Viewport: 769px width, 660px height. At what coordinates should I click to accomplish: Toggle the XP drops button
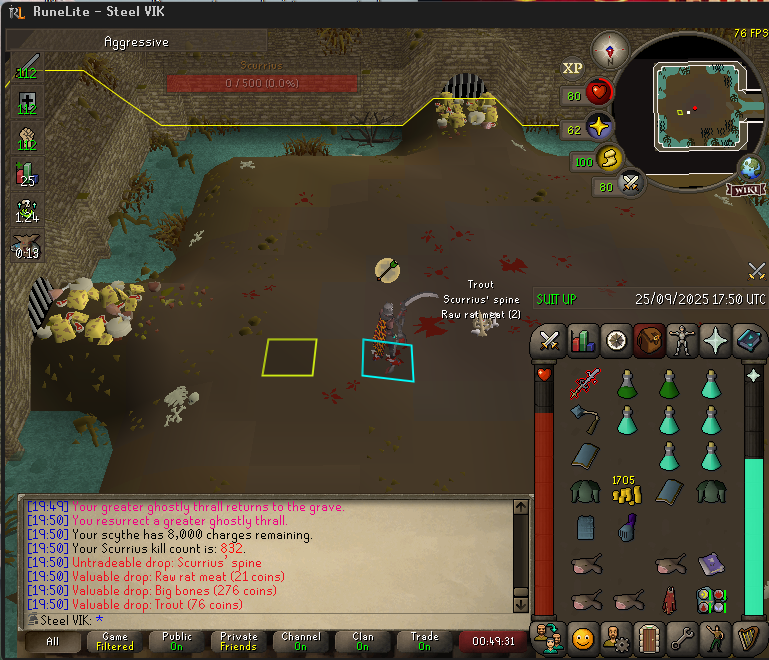tap(573, 68)
